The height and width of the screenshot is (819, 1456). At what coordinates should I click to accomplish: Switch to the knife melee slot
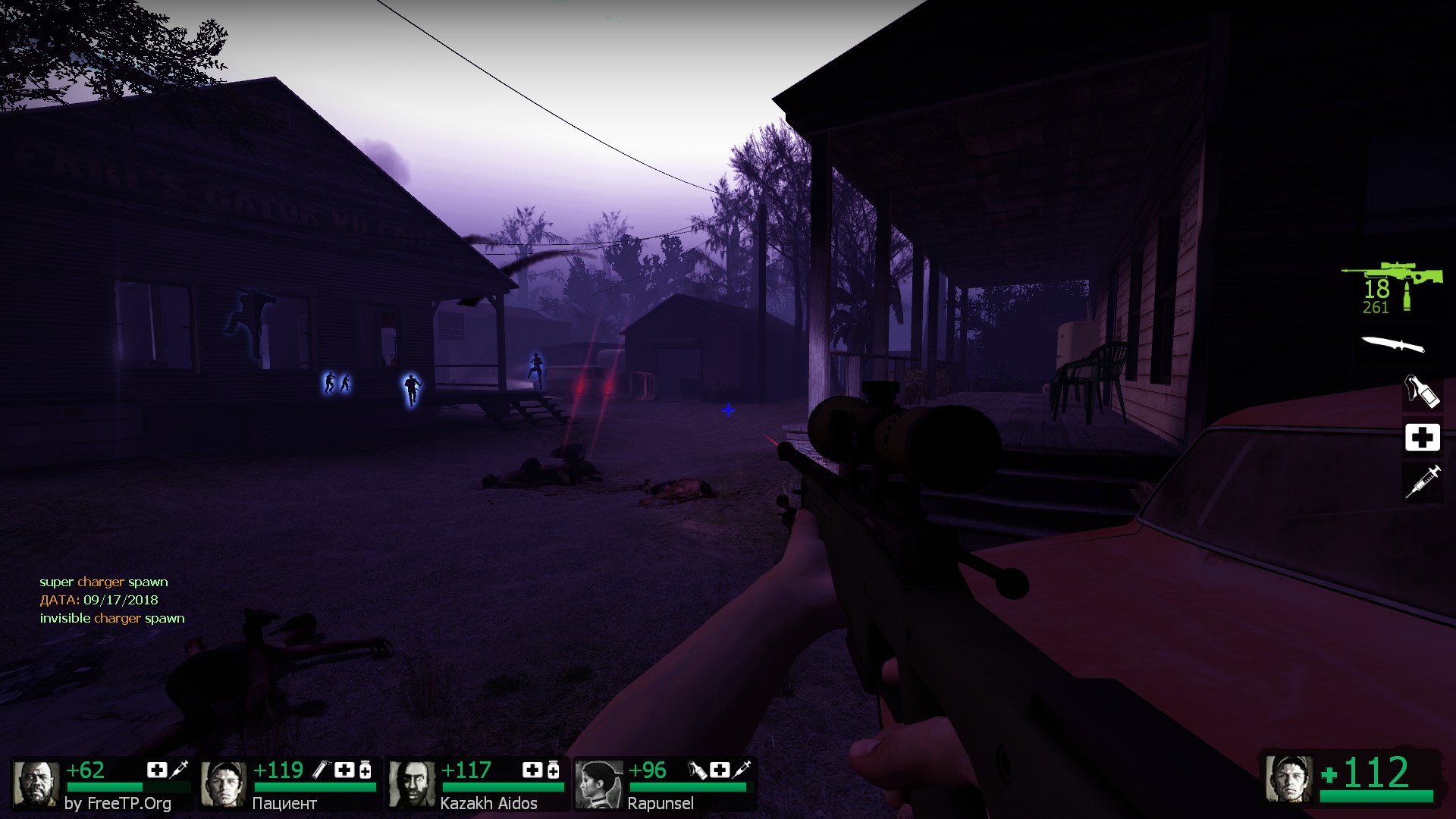tap(1393, 345)
